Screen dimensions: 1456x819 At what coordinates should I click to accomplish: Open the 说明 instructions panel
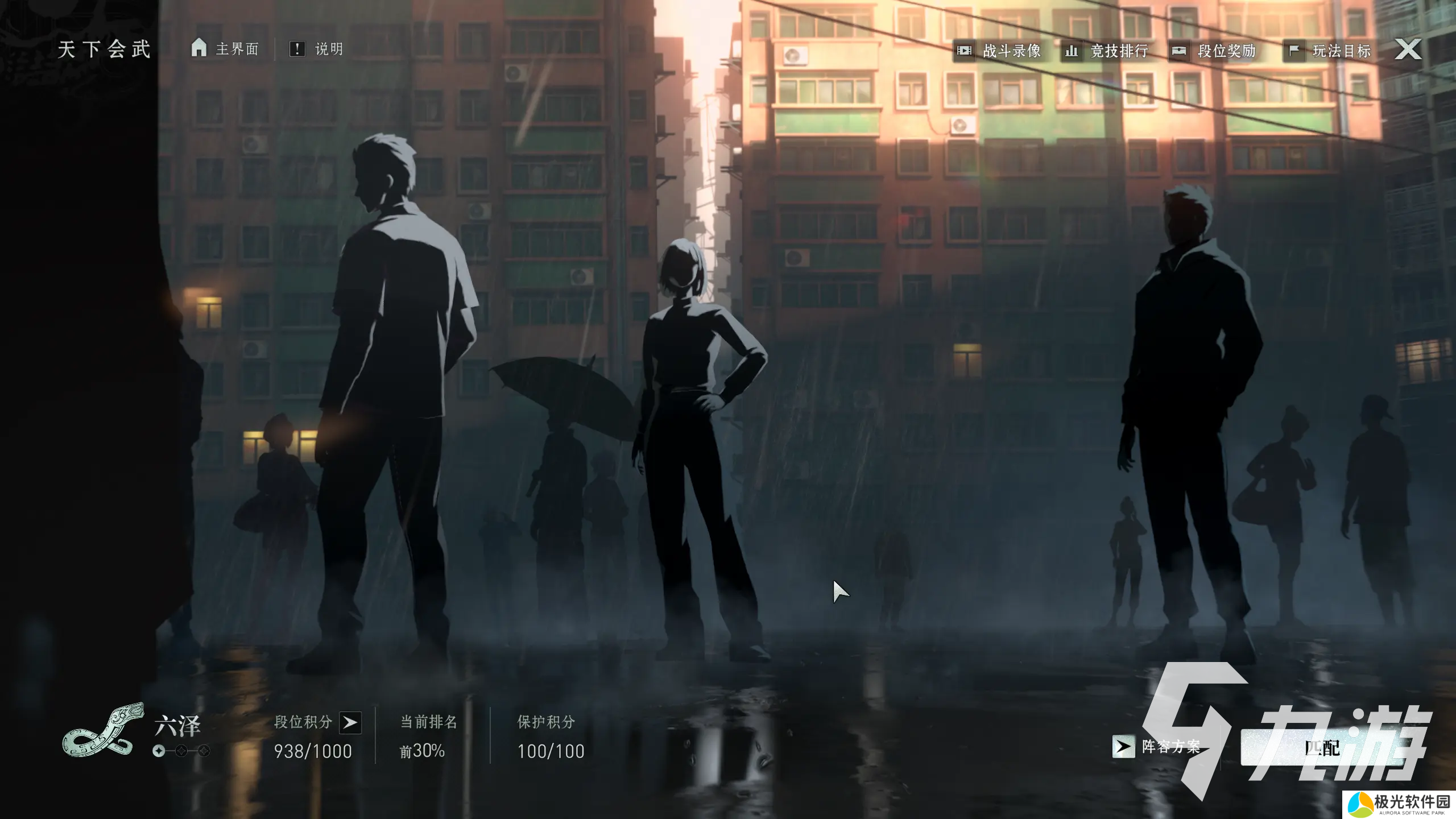pos(317,49)
